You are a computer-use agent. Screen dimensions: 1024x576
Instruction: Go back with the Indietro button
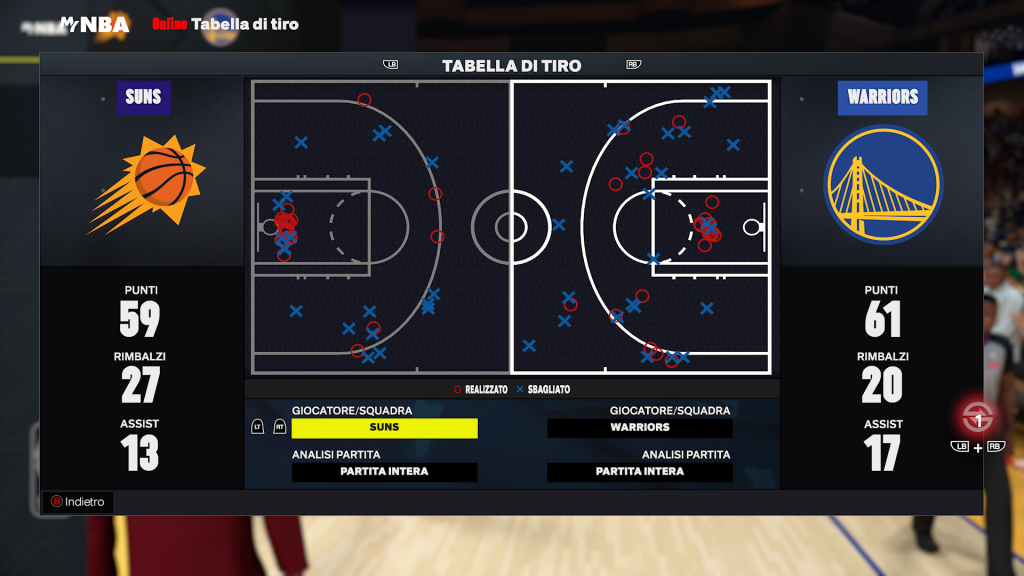pos(78,502)
